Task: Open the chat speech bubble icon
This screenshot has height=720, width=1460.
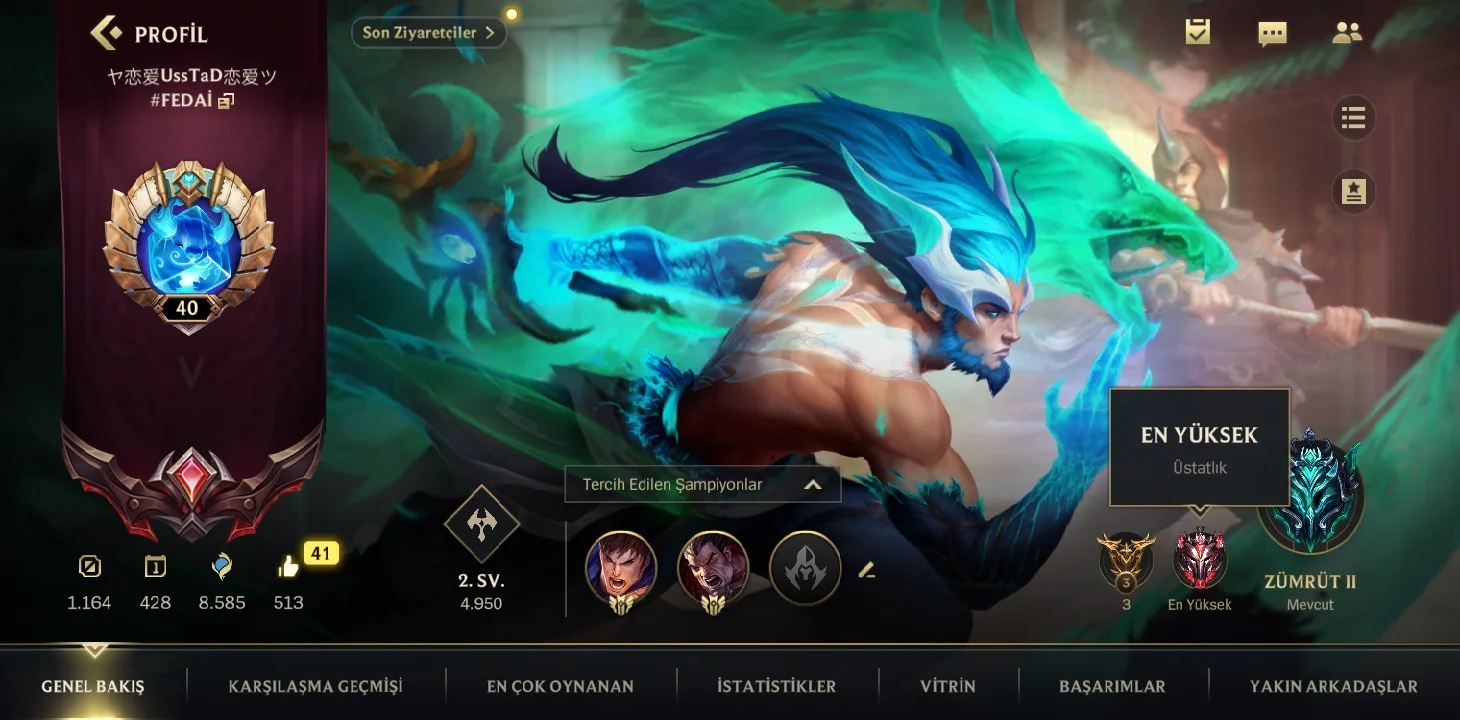Action: pyautogui.click(x=1272, y=33)
